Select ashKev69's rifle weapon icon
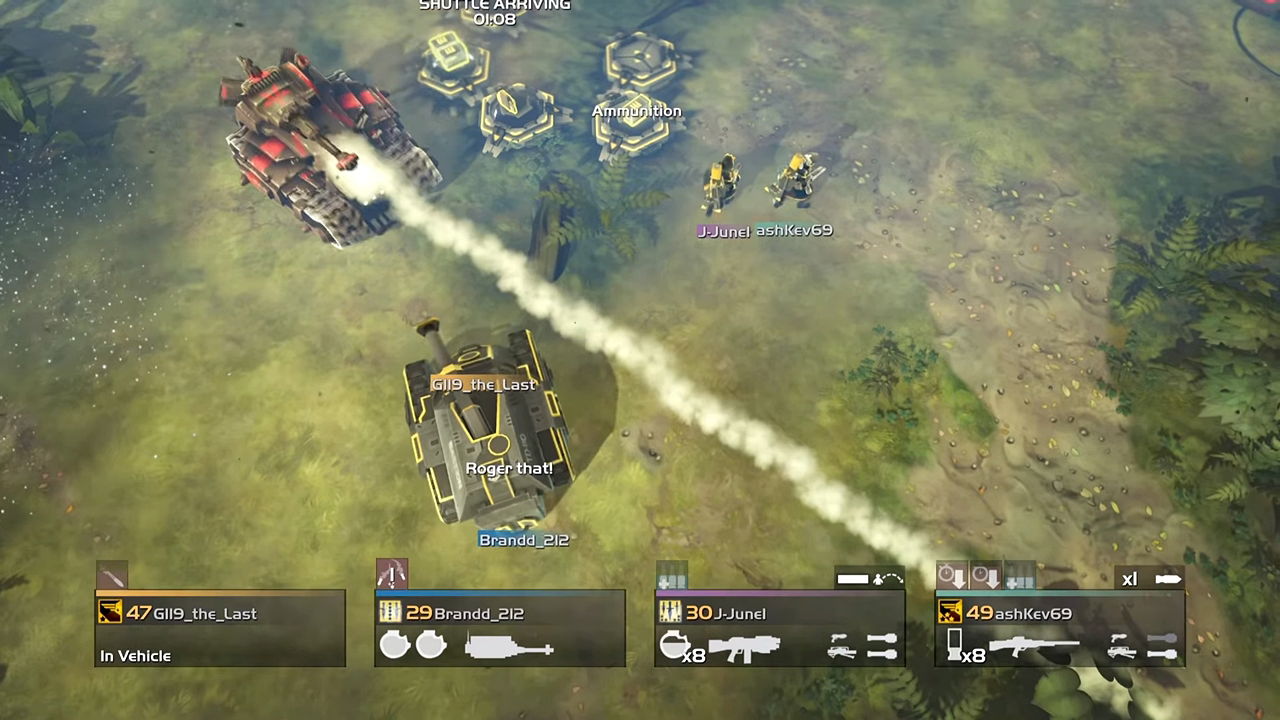 pos(1033,647)
